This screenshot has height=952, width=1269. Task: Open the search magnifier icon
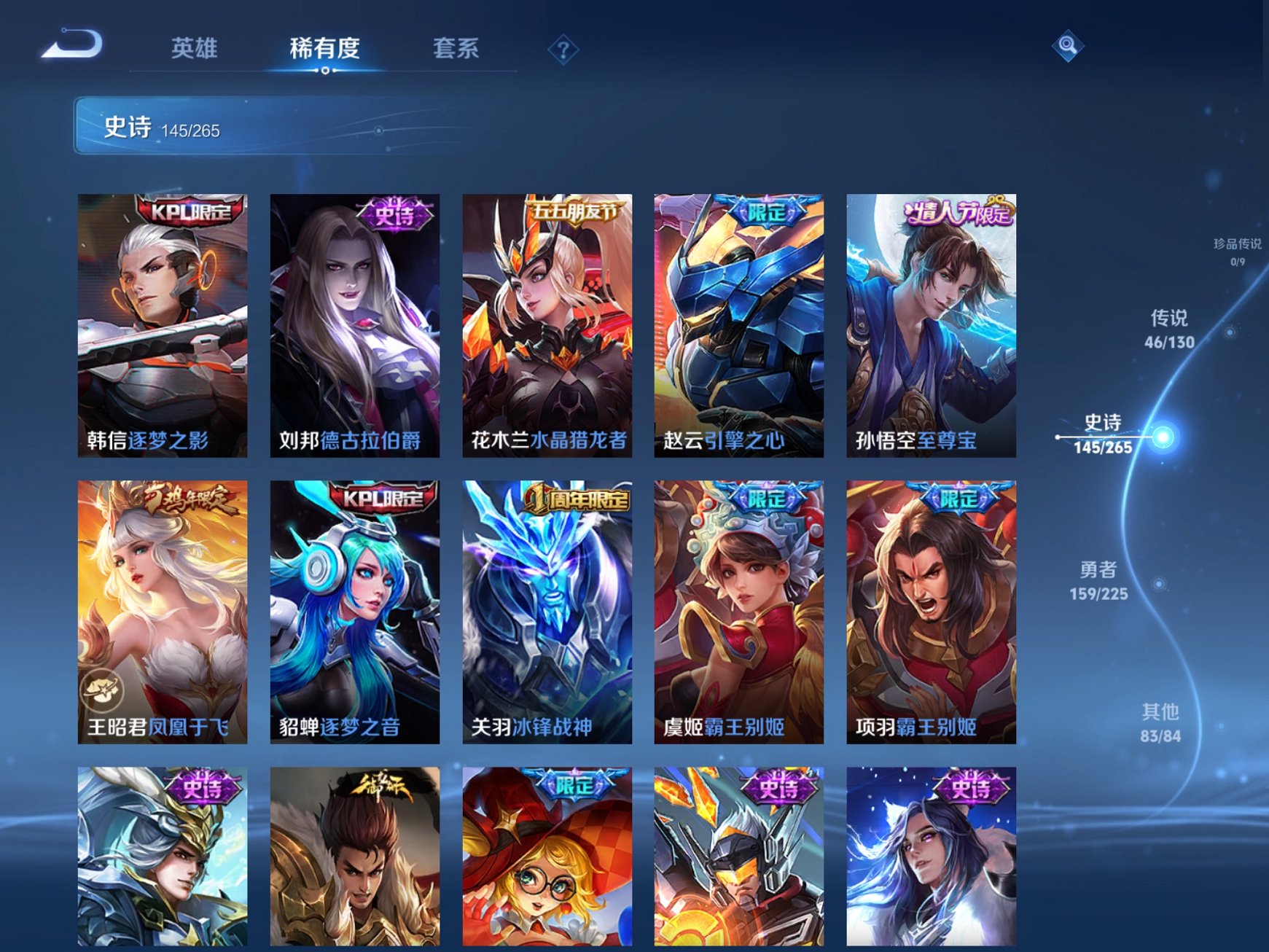click(x=1067, y=45)
